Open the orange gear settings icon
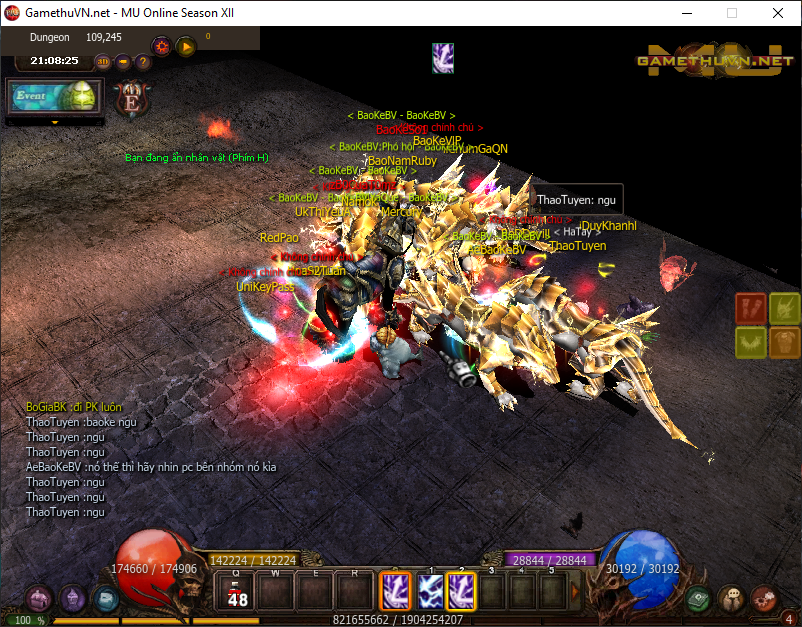802x627 pixels. (161, 46)
